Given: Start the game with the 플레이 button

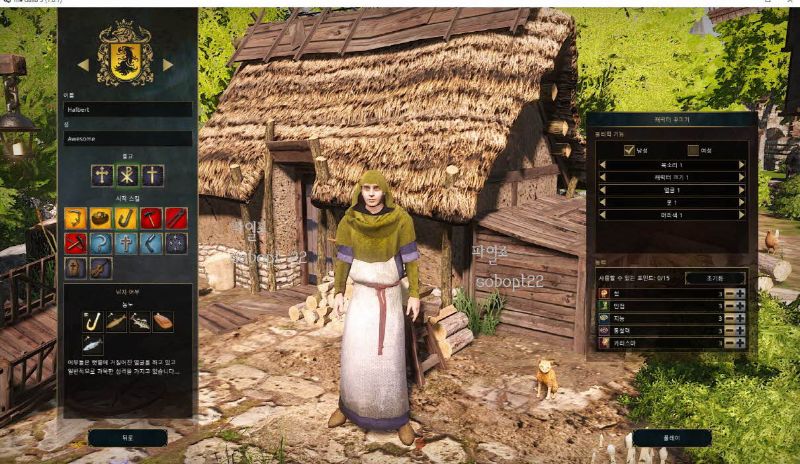Looking at the screenshot, I should click(671, 437).
